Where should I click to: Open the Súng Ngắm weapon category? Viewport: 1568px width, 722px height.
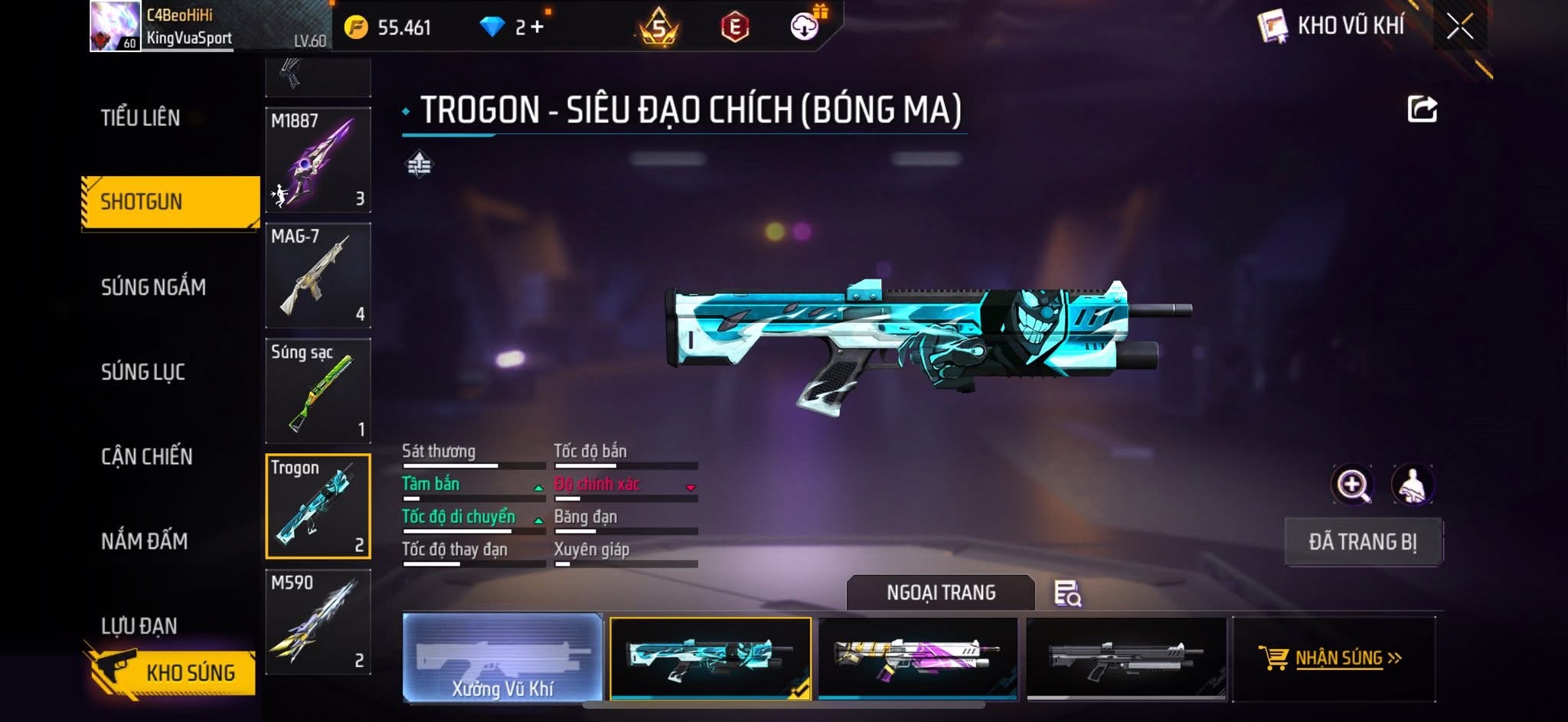[x=153, y=287]
